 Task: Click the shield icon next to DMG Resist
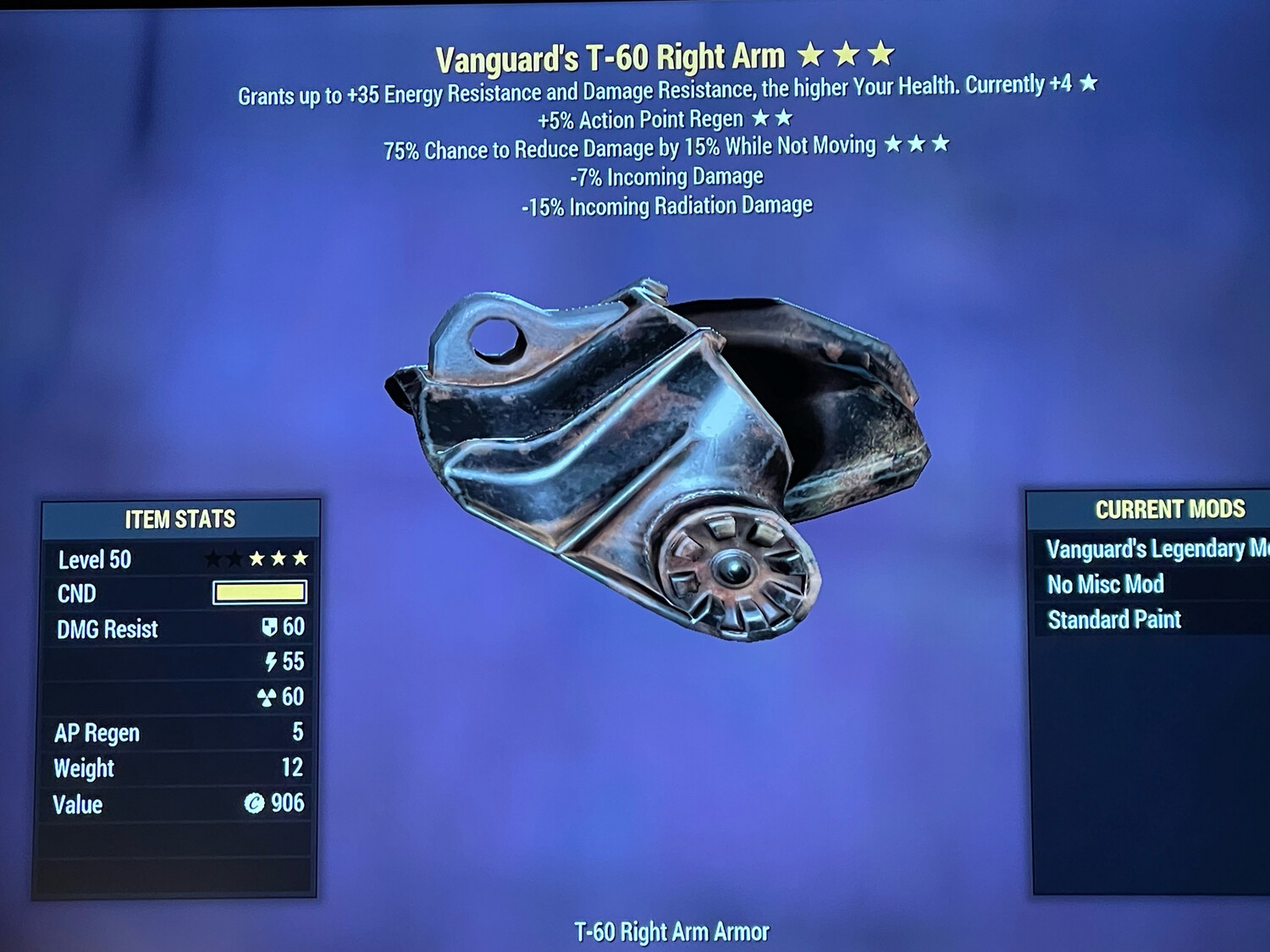click(270, 629)
